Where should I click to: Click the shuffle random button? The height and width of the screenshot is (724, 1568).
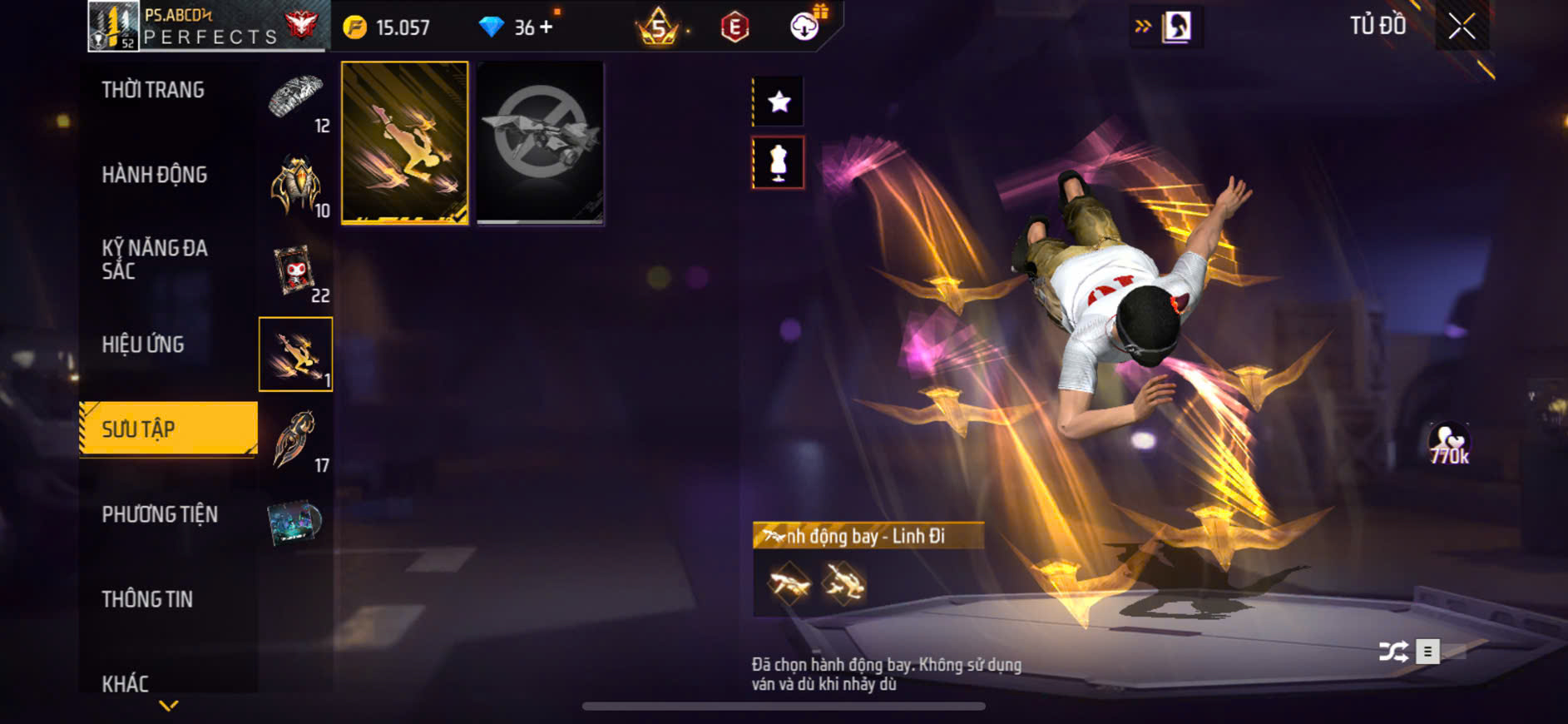pos(1393,651)
